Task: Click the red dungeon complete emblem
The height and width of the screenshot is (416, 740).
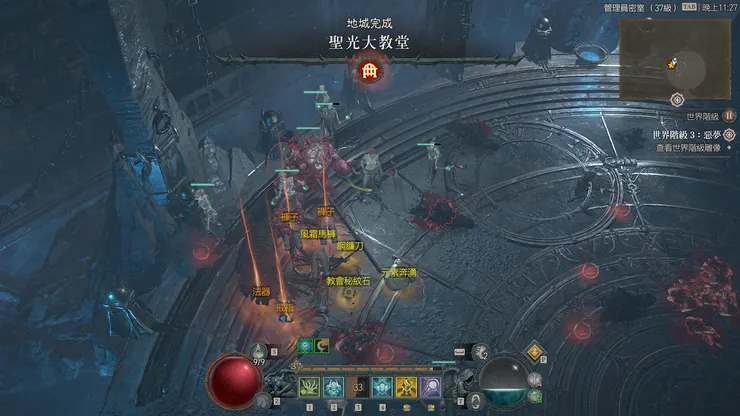Action: pos(369,71)
